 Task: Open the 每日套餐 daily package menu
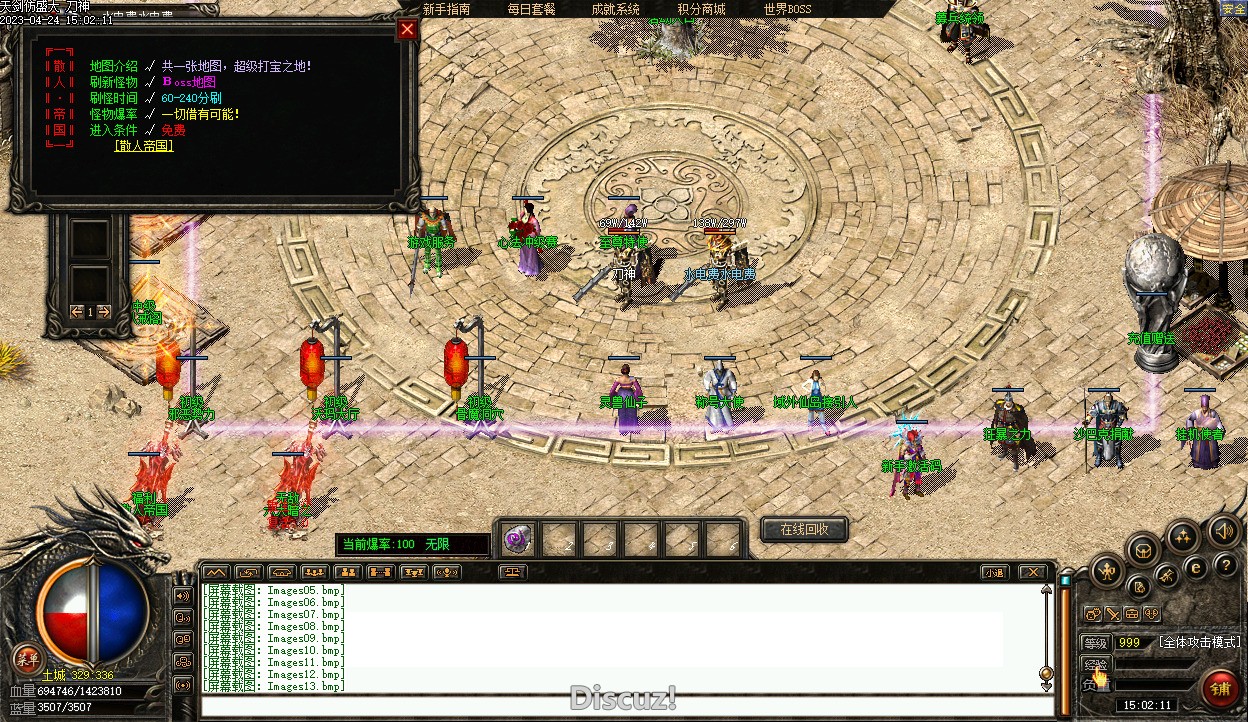click(x=531, y=9)
